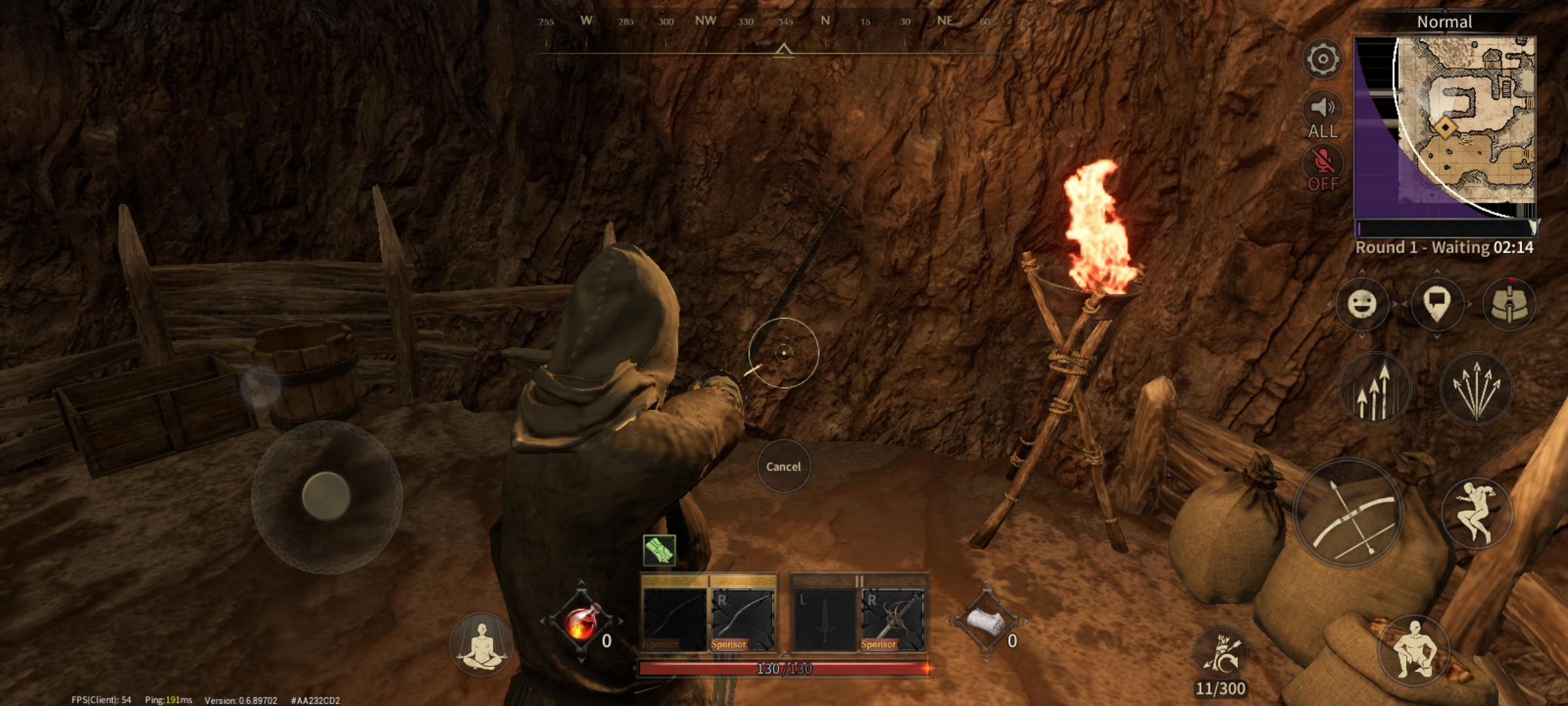Toggle the ALL voice speaker setting
The width and height of the screenshot is (1568, 706).
point(1322,116)
